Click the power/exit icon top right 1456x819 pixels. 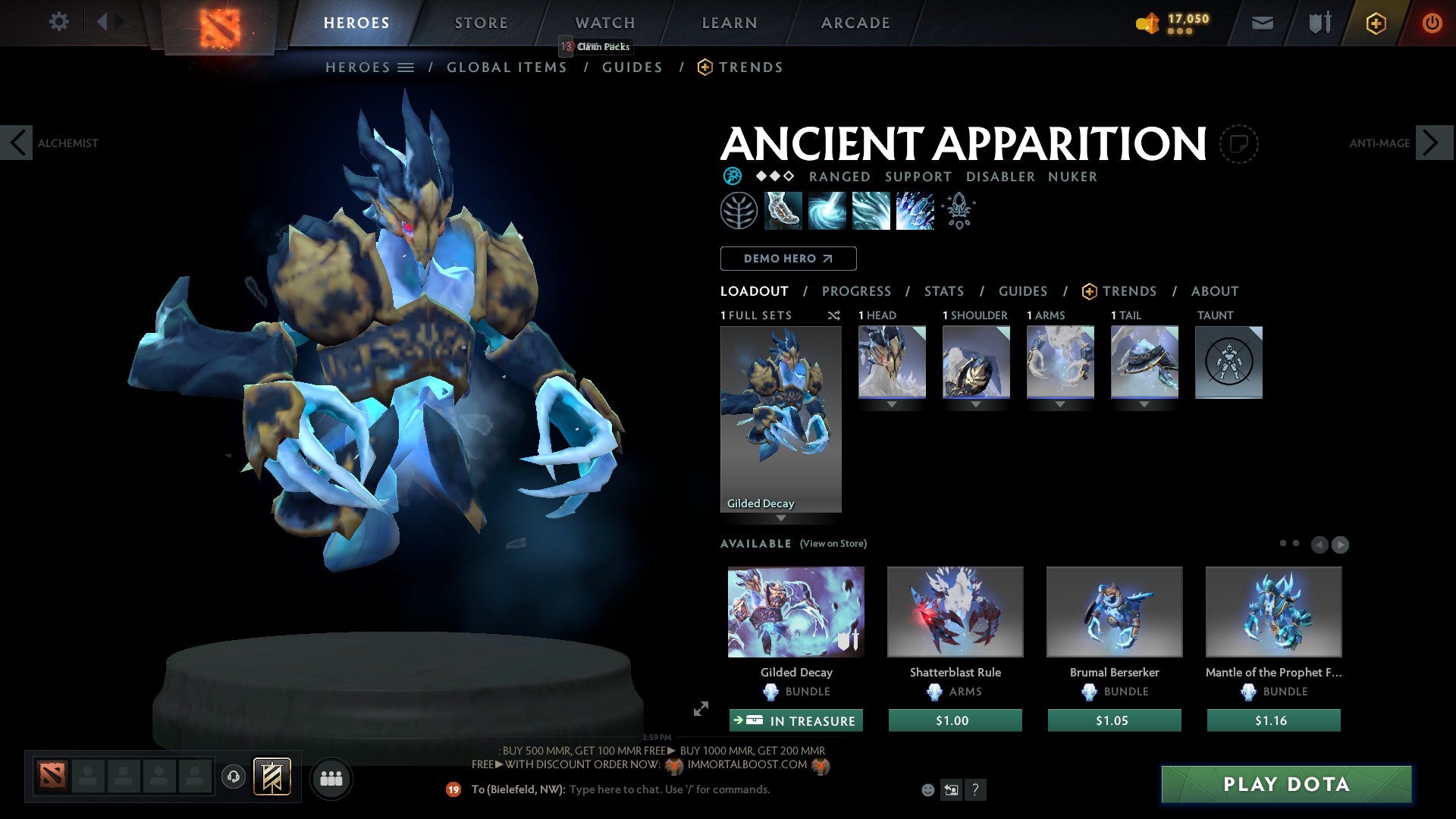[1432, 23]
